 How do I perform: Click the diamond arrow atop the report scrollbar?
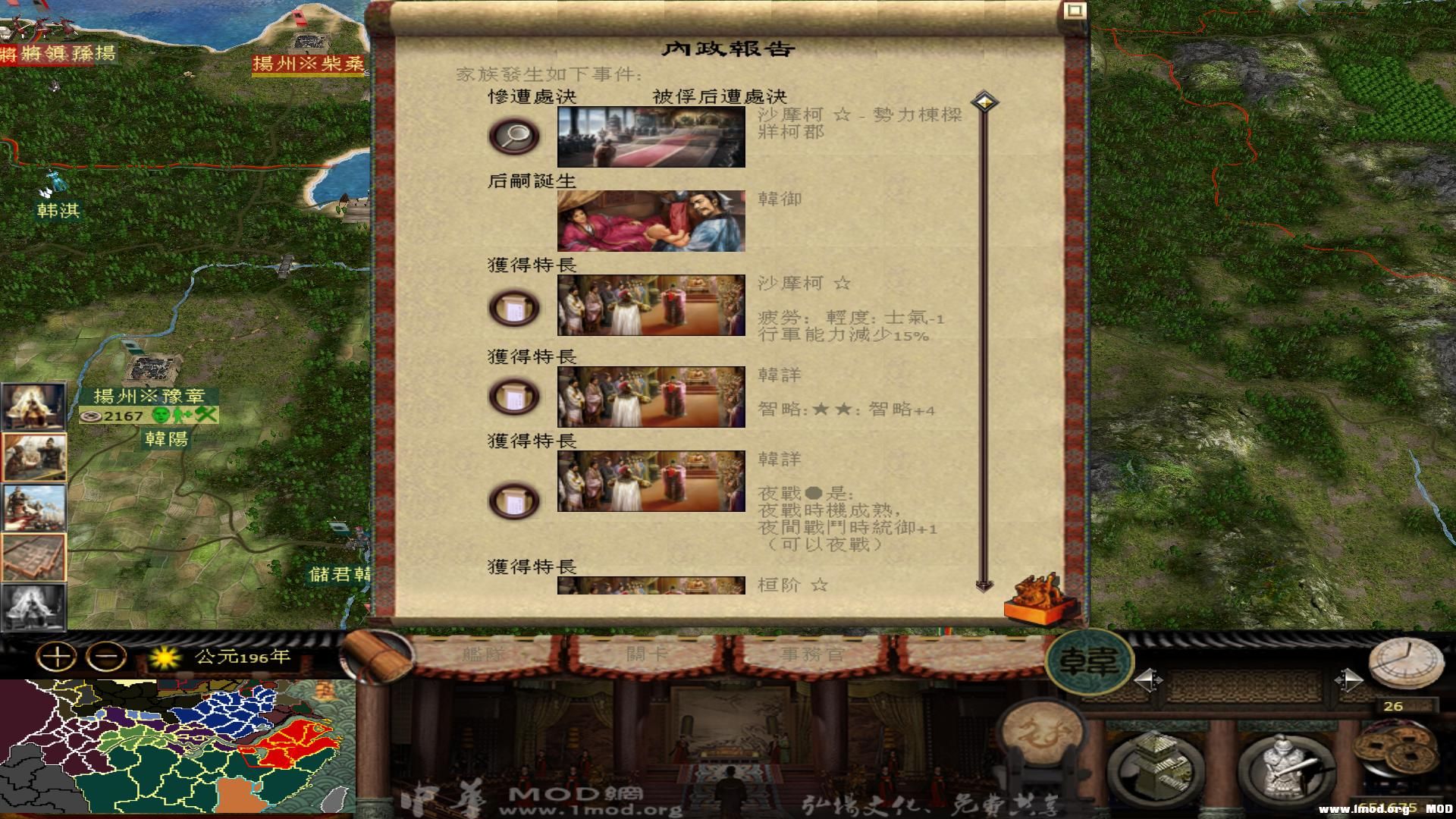[x=984, y=99]
